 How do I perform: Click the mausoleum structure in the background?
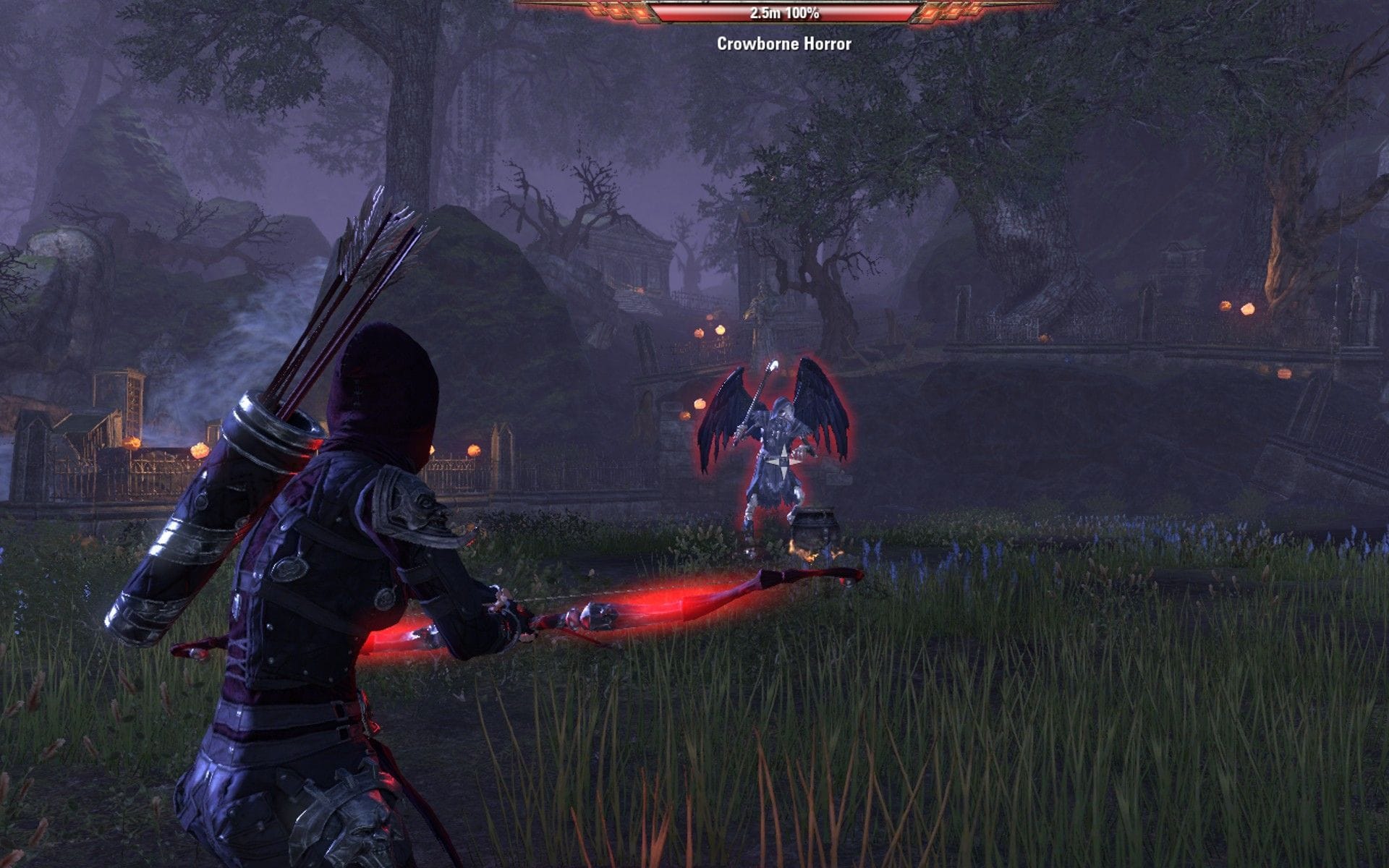point(629,260)
